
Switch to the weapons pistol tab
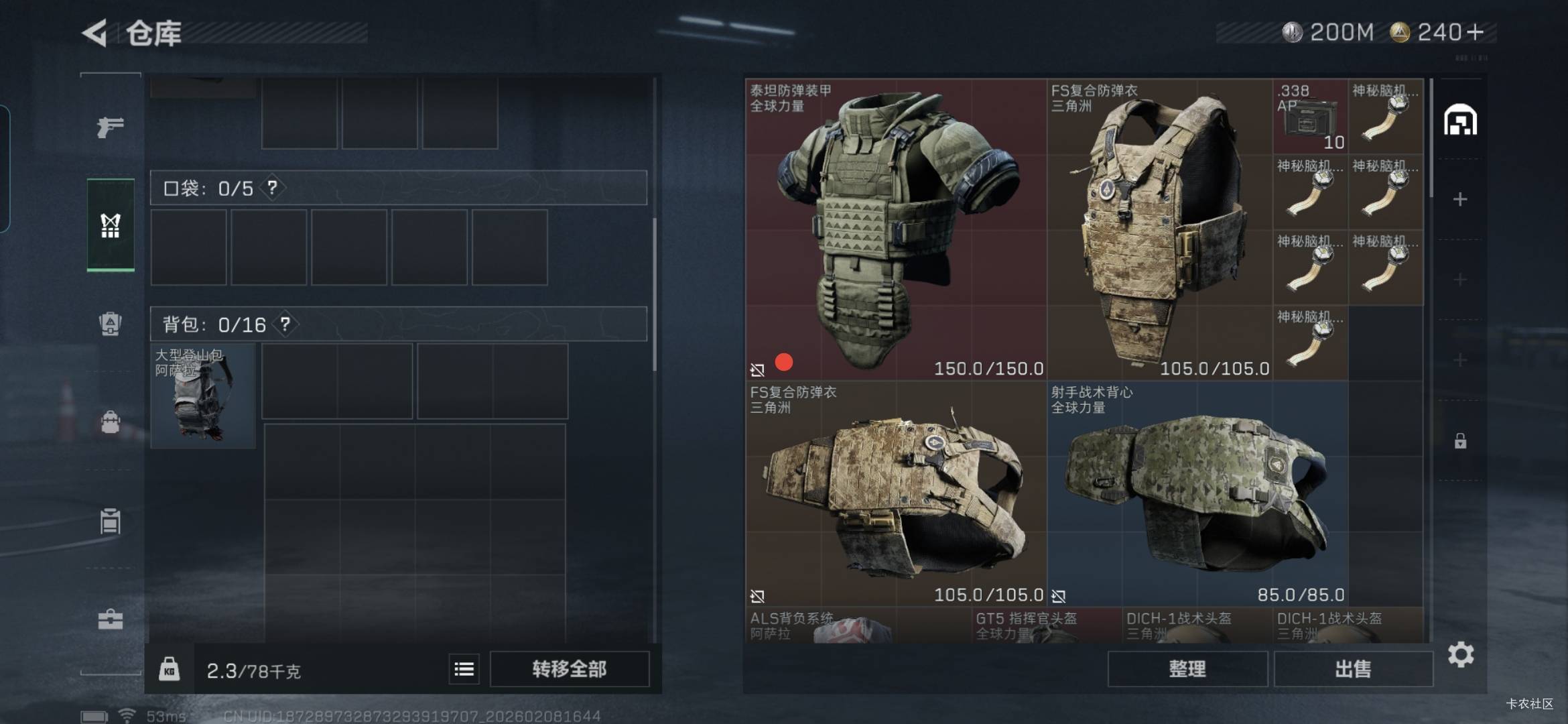coord(110,127)
